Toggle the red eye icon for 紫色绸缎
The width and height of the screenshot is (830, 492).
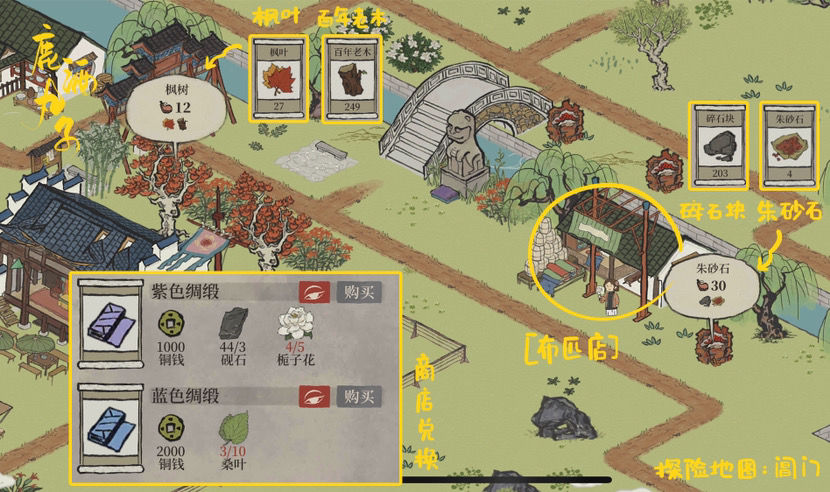coord(314,292)
